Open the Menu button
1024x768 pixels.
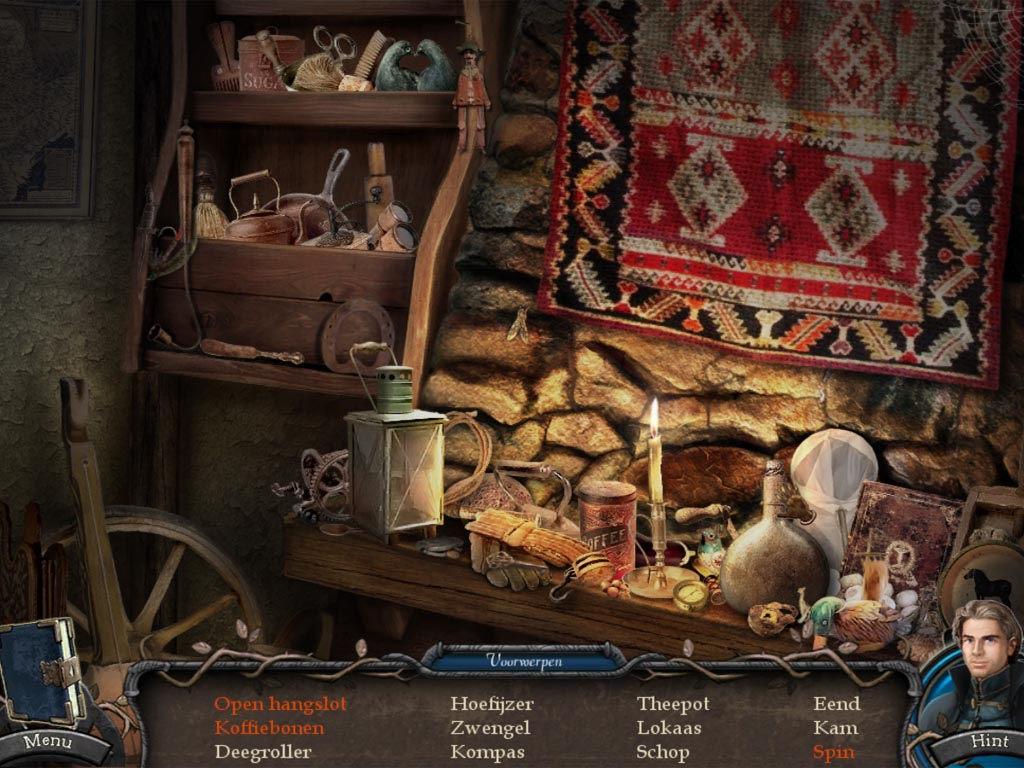(x=47, y=742)
